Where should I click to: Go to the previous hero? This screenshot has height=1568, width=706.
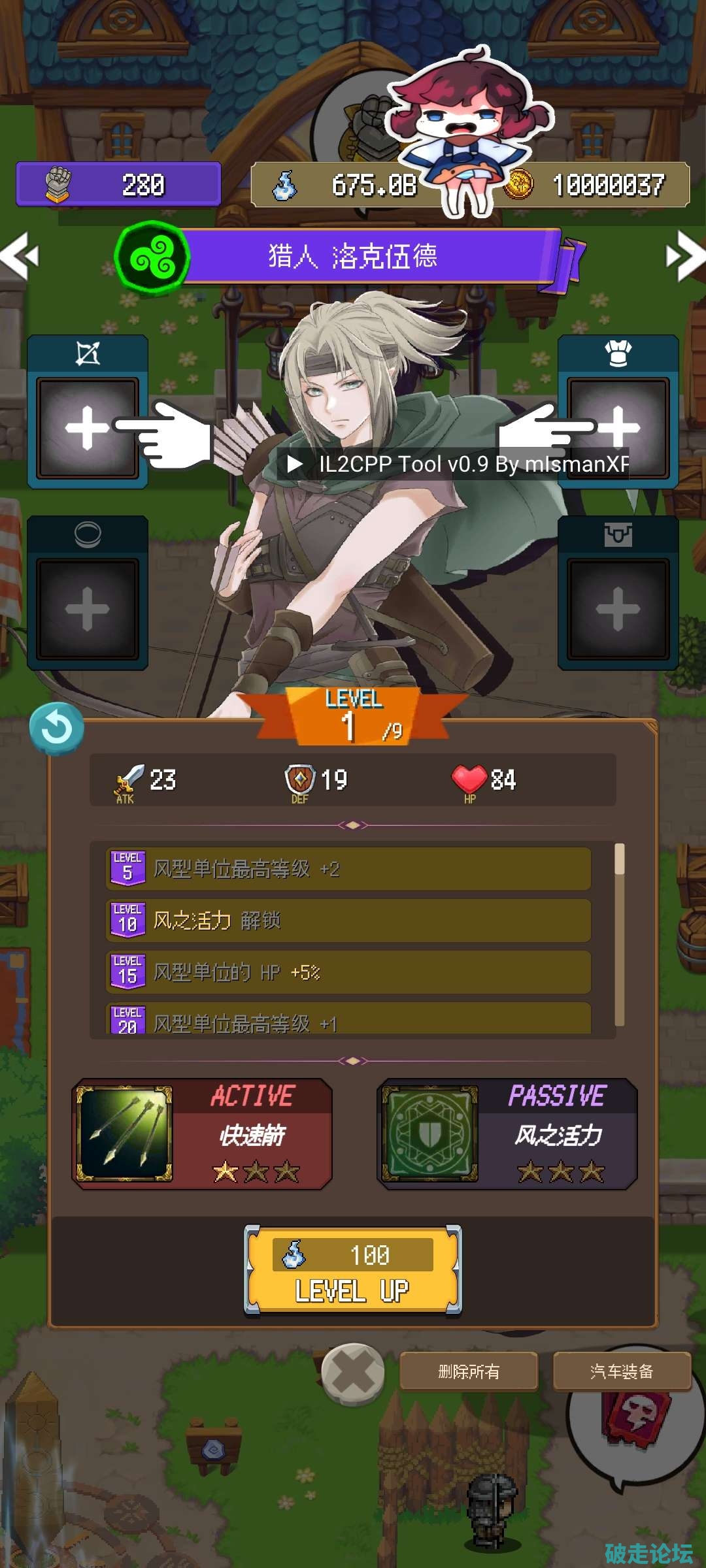pos(20,256)
